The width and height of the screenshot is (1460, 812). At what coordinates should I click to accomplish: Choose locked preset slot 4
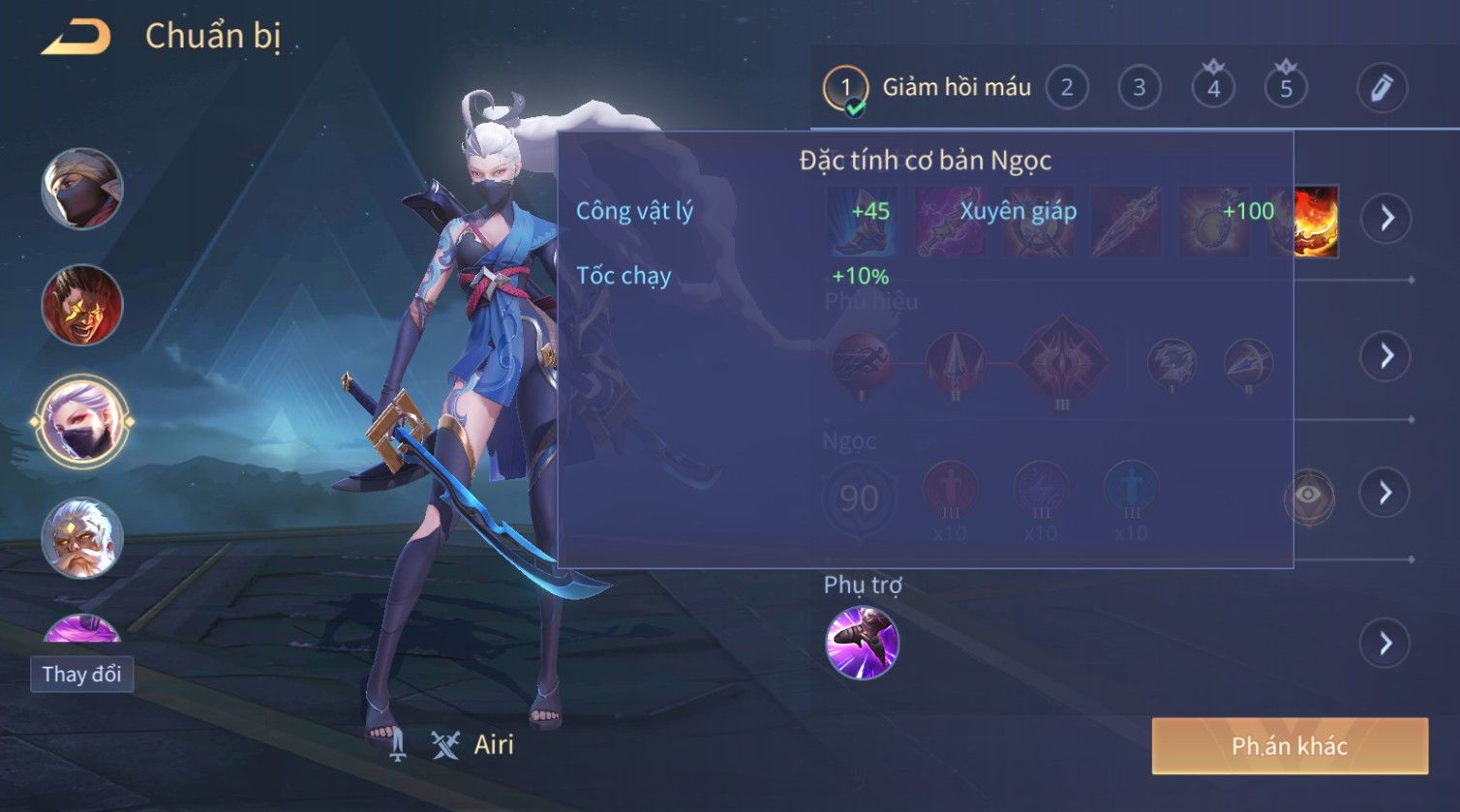coord(1213,88)
